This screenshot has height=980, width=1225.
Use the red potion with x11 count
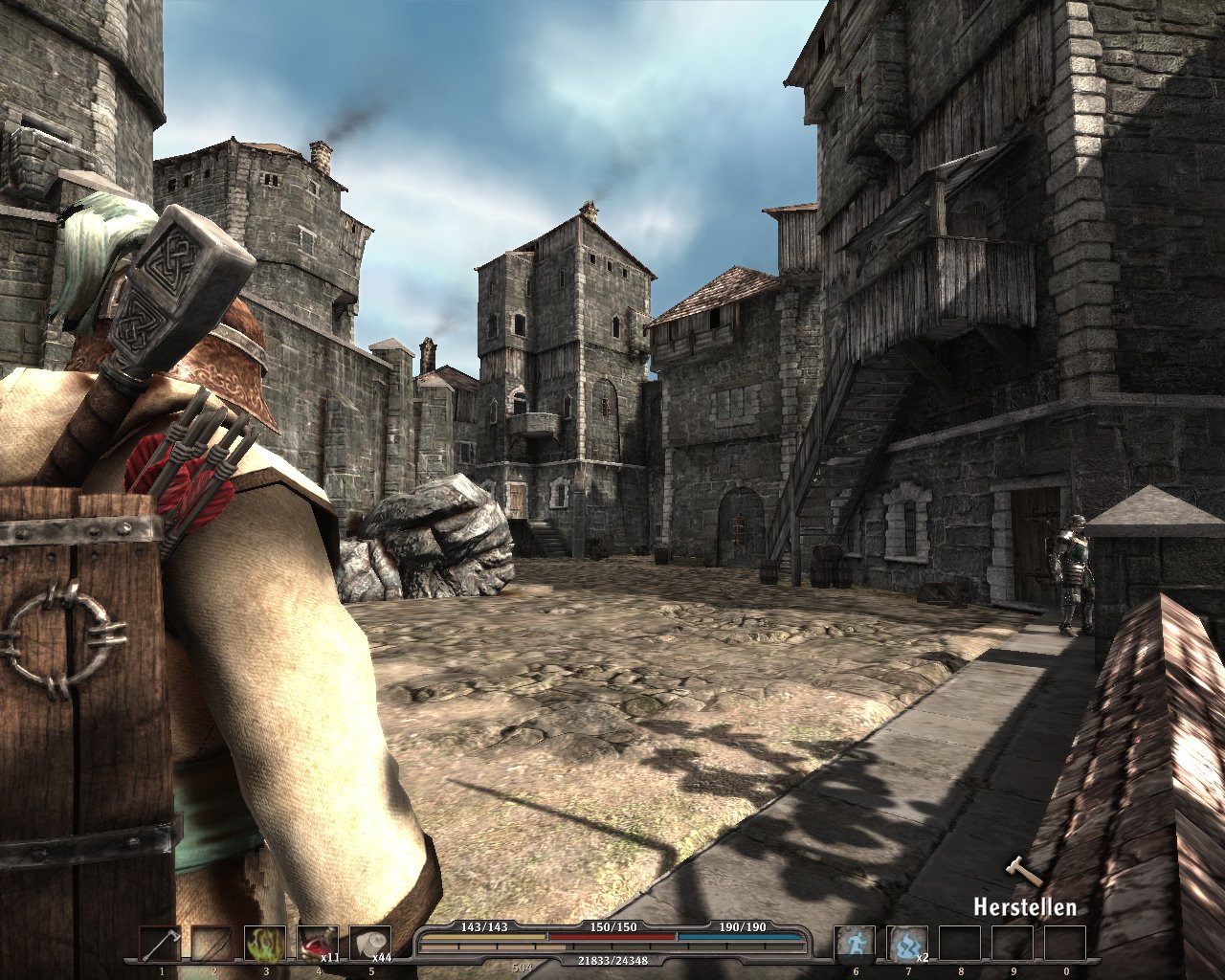(317, 943)
